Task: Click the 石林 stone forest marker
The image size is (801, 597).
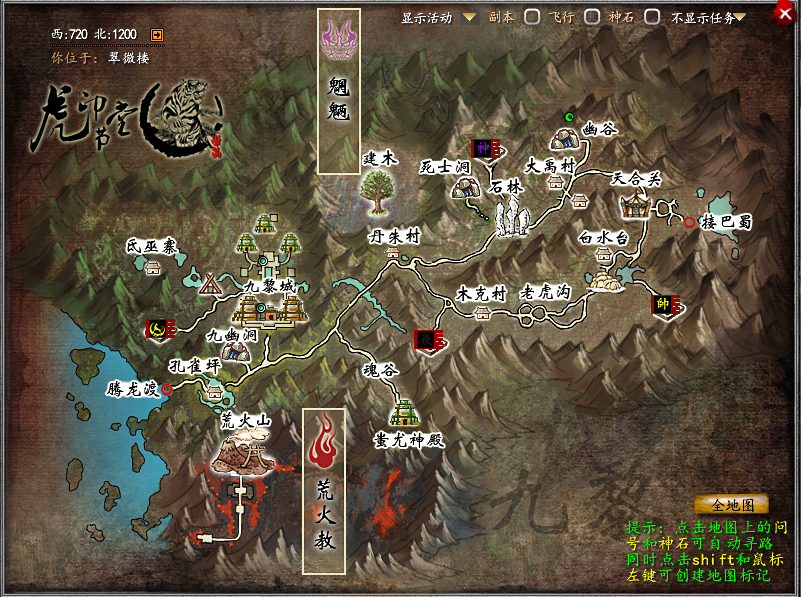Action: [515, 216]
